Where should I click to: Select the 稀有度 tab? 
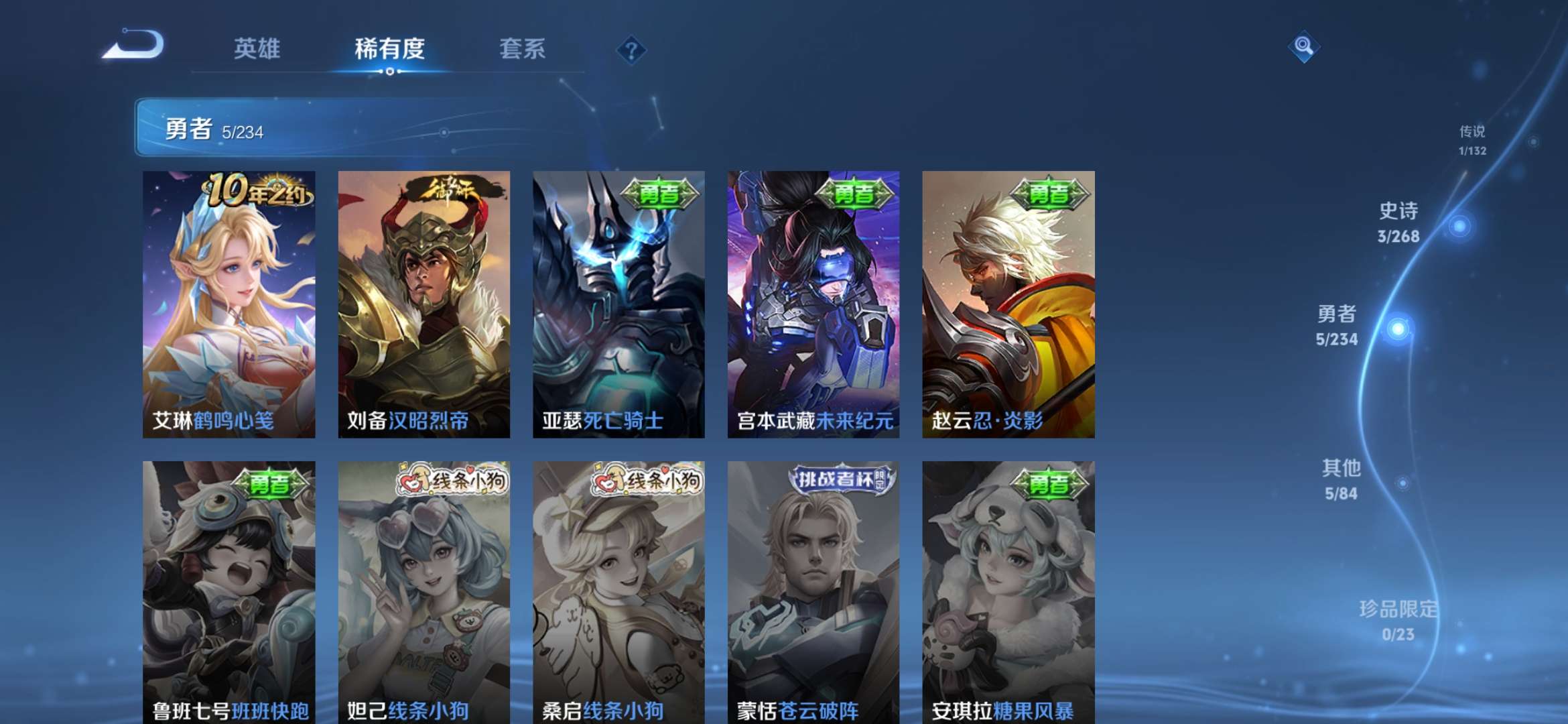(389, 49)
